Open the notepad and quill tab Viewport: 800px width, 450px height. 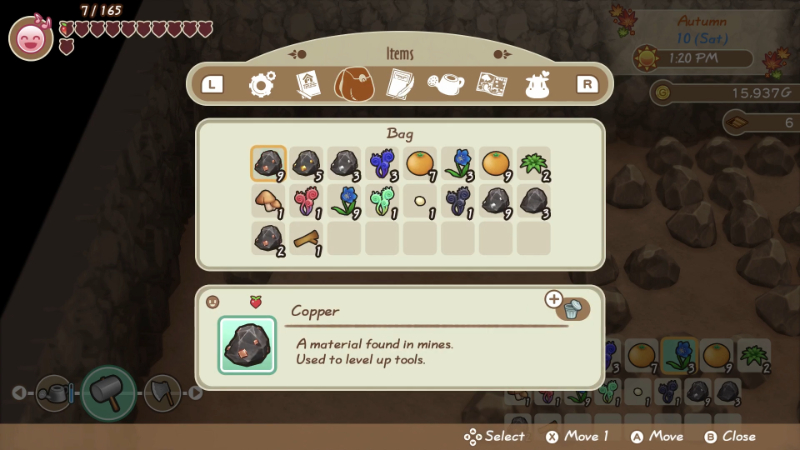[400, 85]
